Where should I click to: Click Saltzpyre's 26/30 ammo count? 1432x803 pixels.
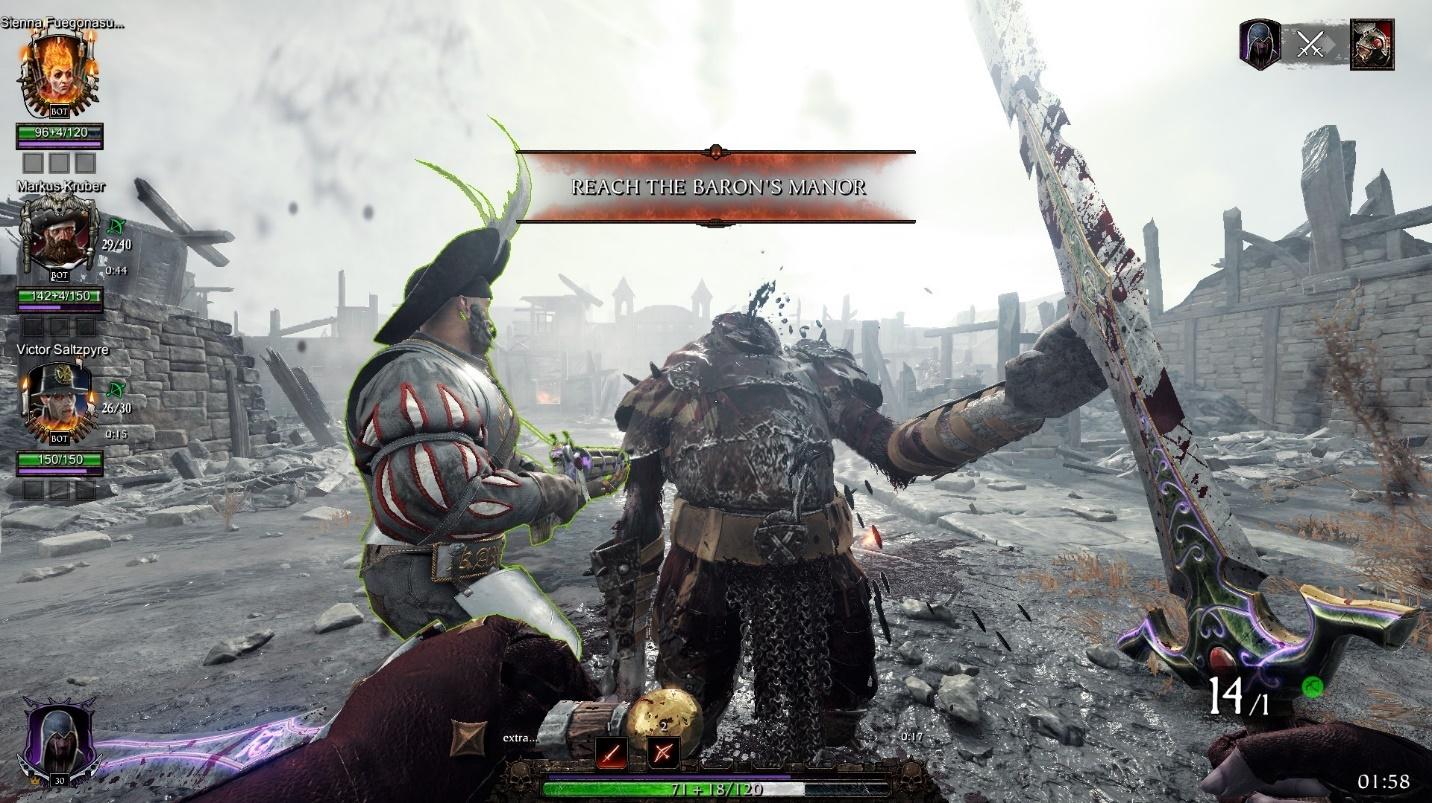click(x=116, y=407)
